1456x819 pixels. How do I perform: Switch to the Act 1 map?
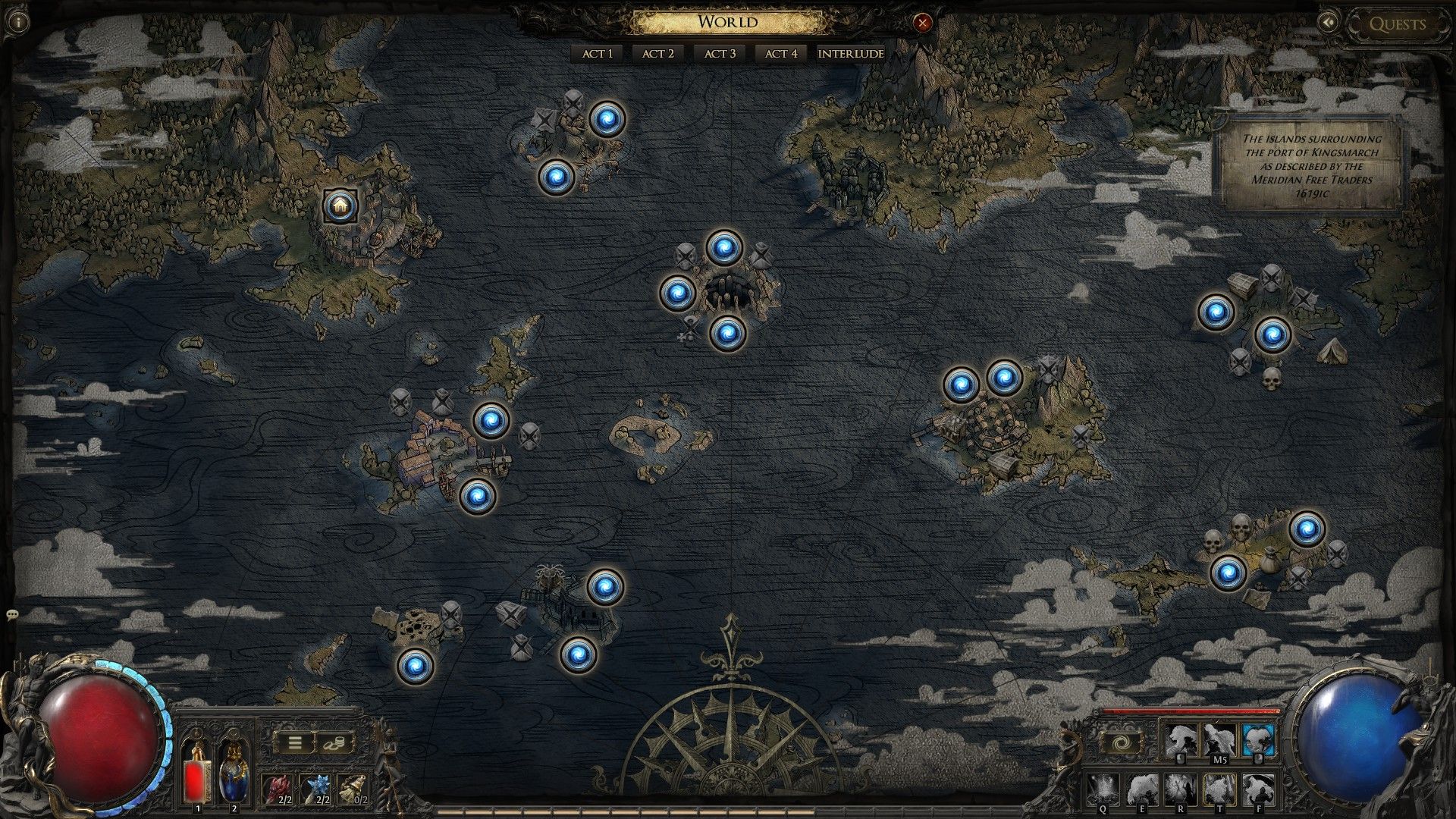(x=598, y=54)
